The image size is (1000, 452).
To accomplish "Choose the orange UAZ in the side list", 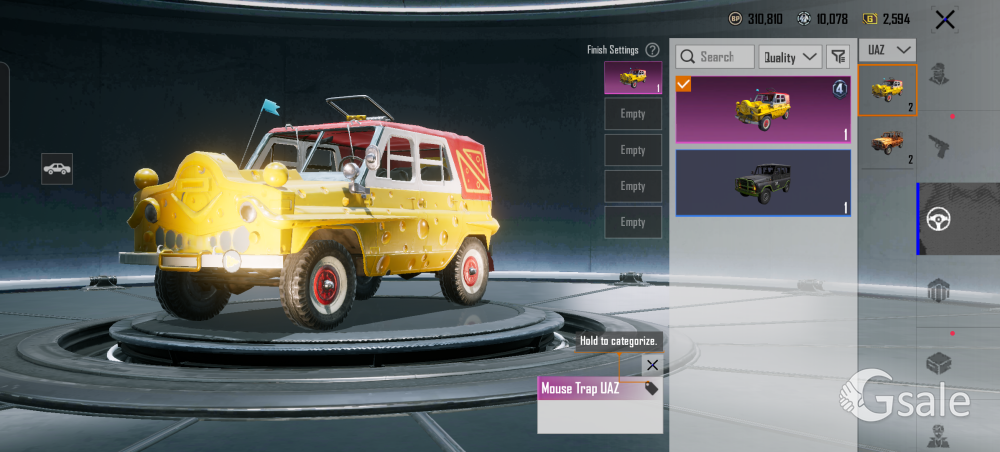I will [x=887, y=143].
